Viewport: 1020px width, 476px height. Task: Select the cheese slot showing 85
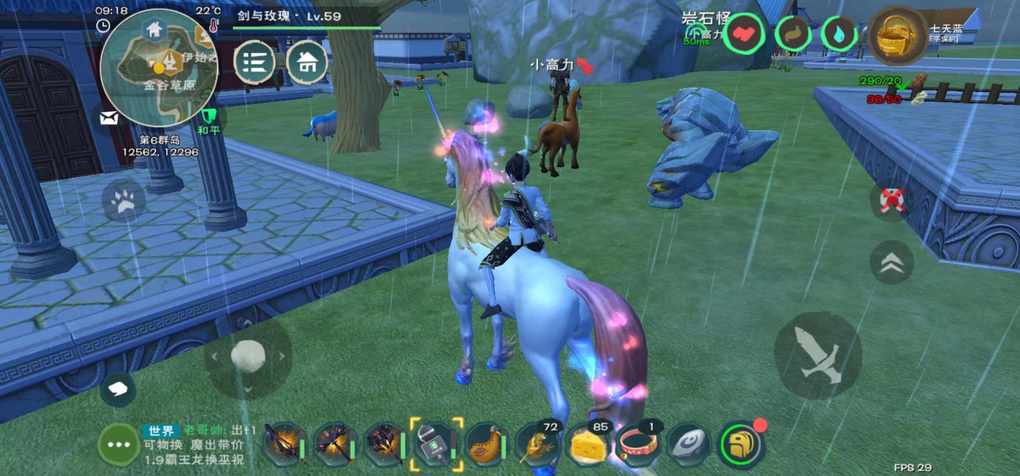pyautogui.click(x=587, y=443)
